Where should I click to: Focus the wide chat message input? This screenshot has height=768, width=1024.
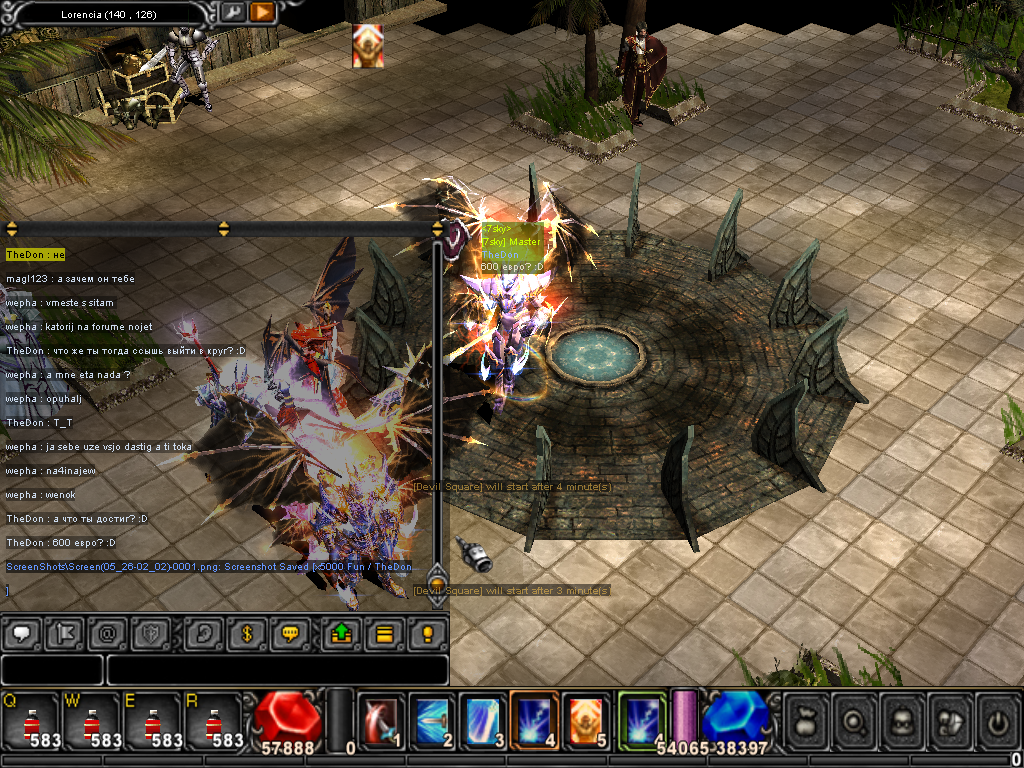(x=277, y=669)
